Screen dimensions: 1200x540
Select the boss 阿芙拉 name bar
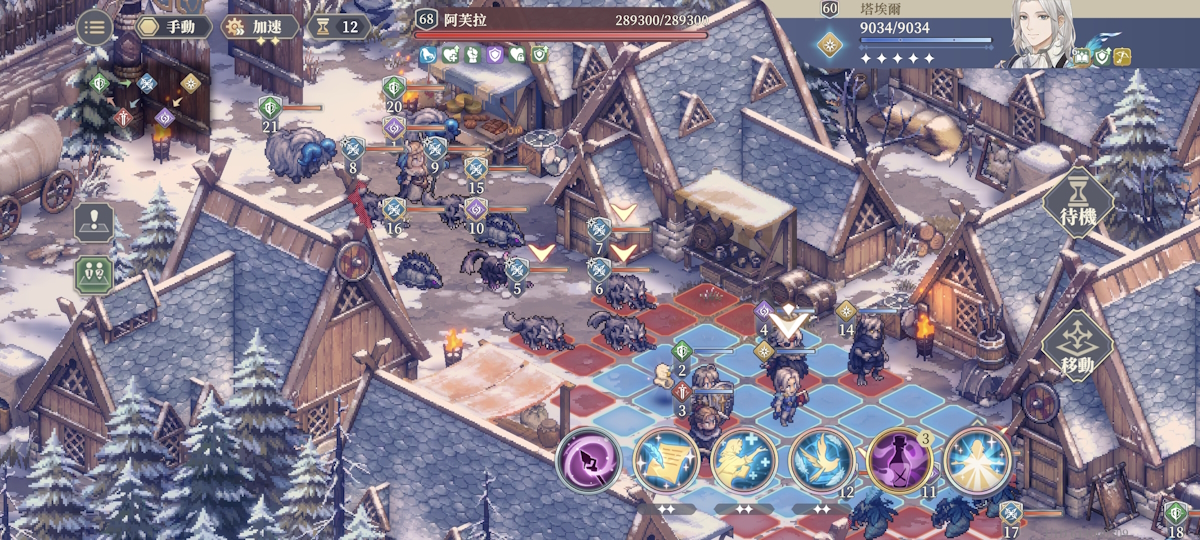point(561,21)
